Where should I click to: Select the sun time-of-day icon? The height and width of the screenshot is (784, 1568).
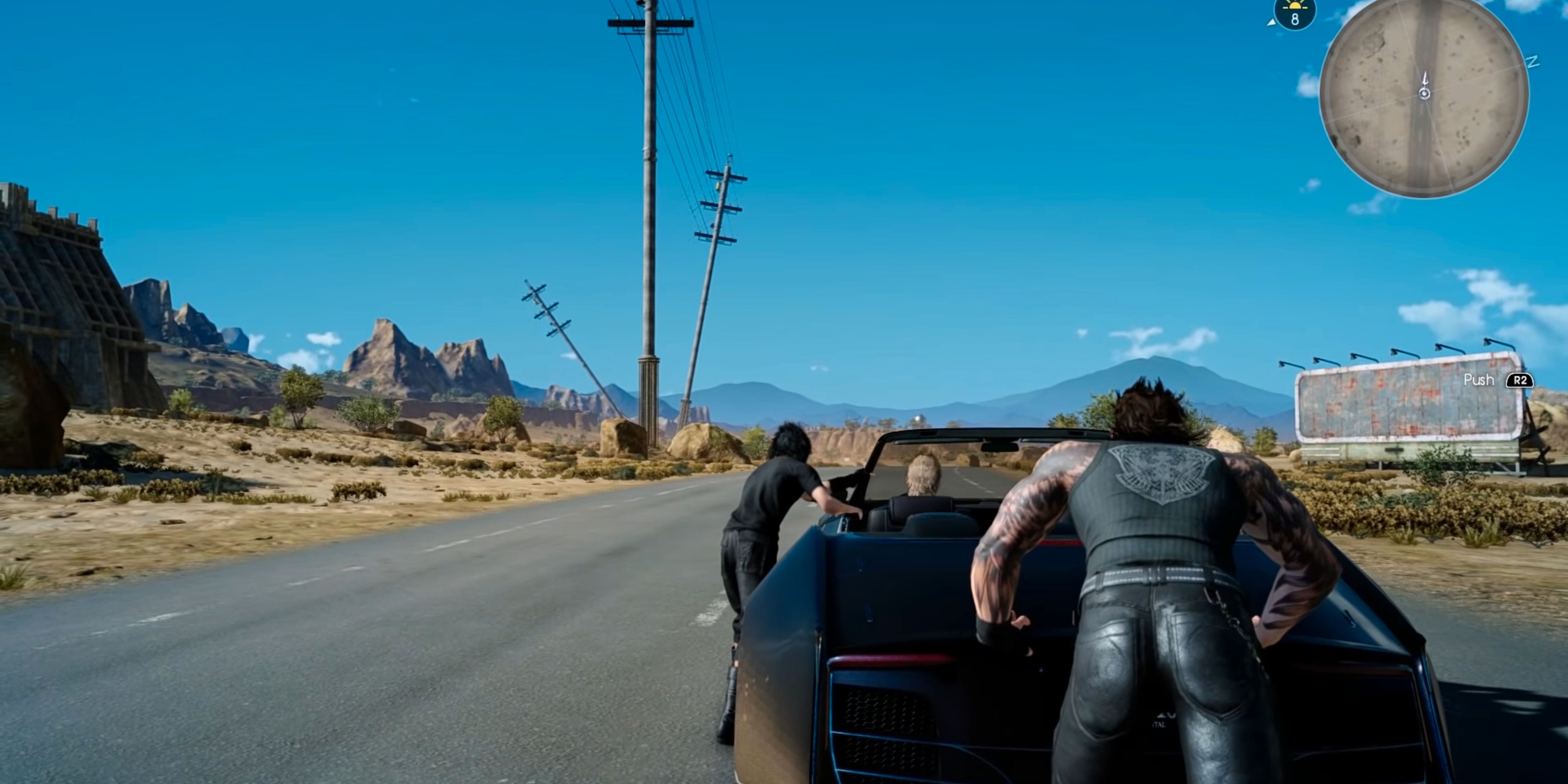pyautogui.click(x=1294, y=6)
